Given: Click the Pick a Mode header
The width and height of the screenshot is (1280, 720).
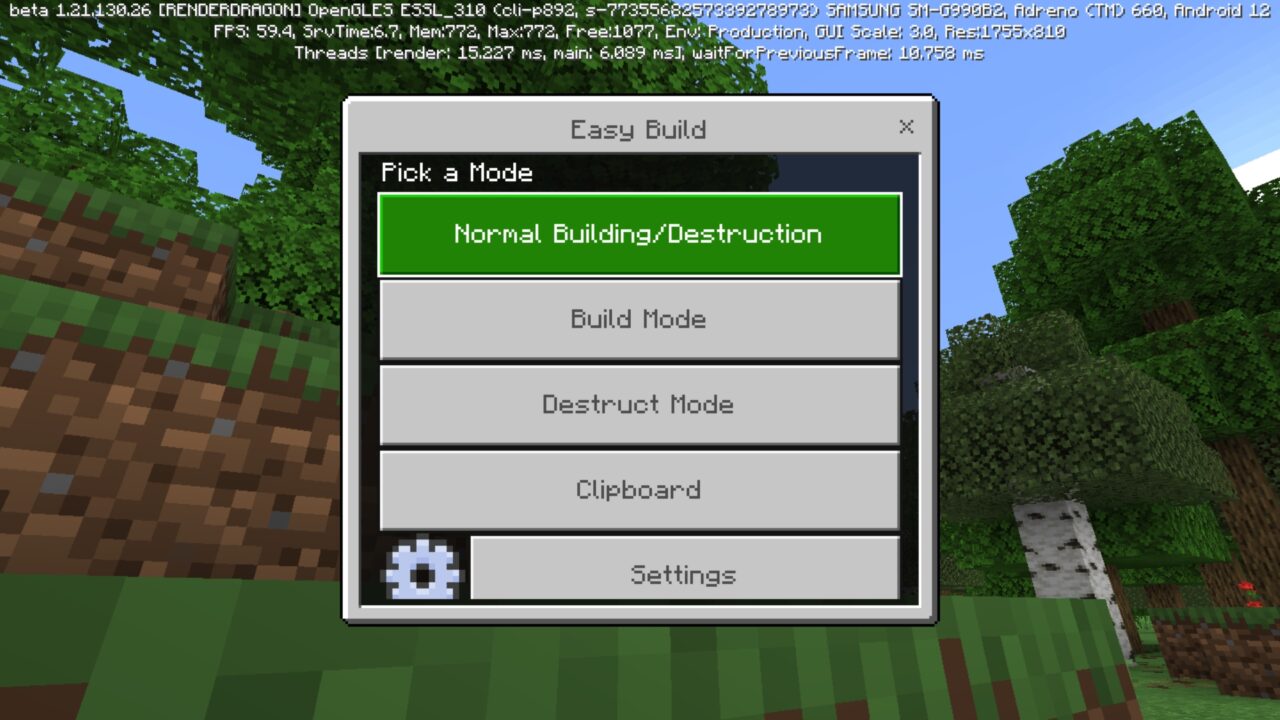Looking at the screenshot, I should (456, 172).
